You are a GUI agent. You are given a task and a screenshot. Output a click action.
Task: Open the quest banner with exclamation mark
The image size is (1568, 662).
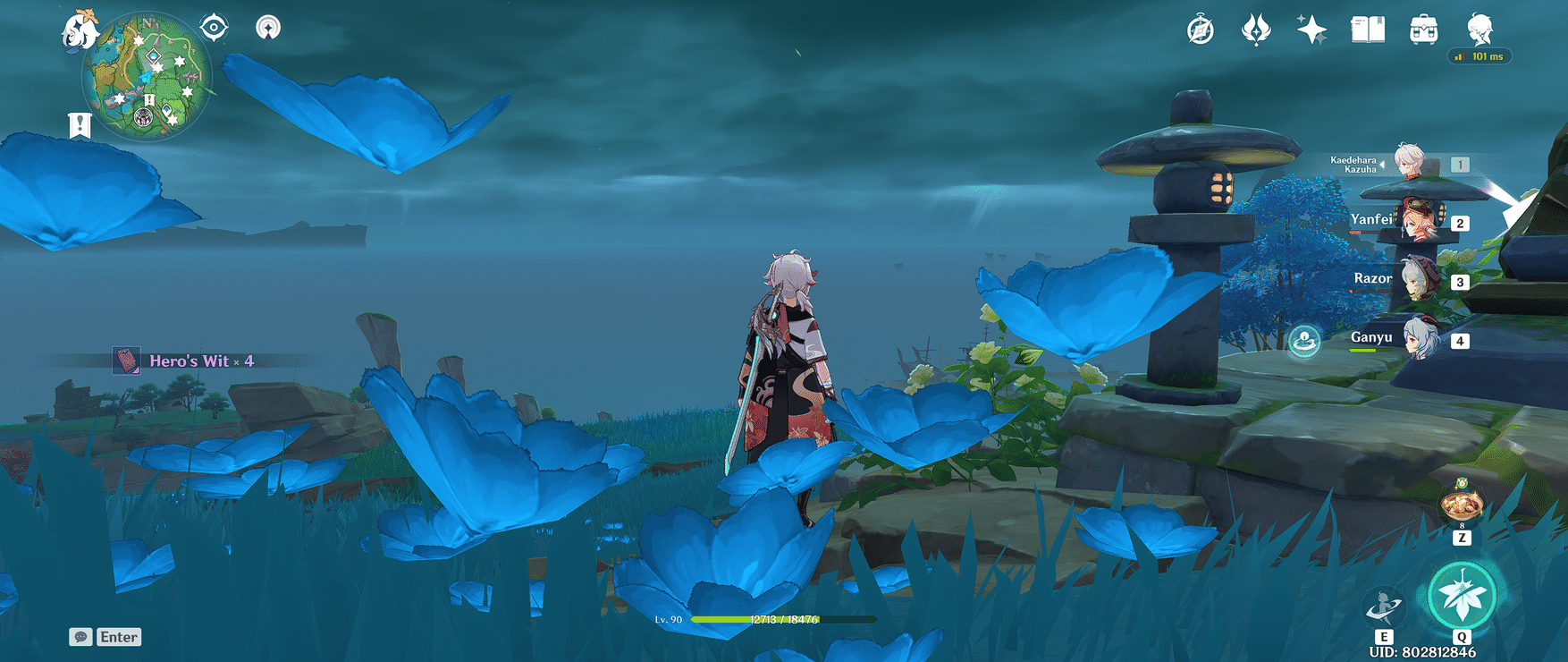(80, 123)
